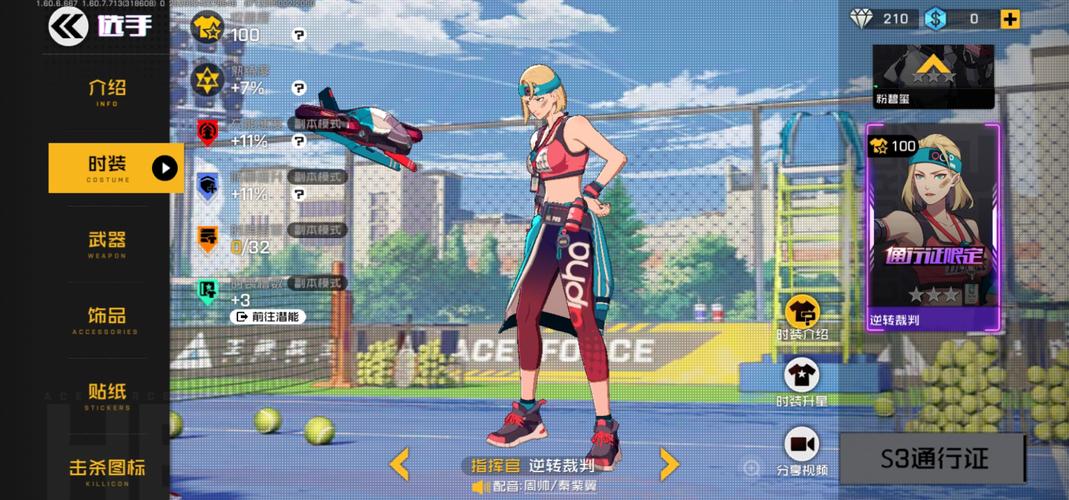Image resolution: width=1069 pixels, height=500 pixels.
Task: Add currency with the yellow plus button
Action: 1011,18
